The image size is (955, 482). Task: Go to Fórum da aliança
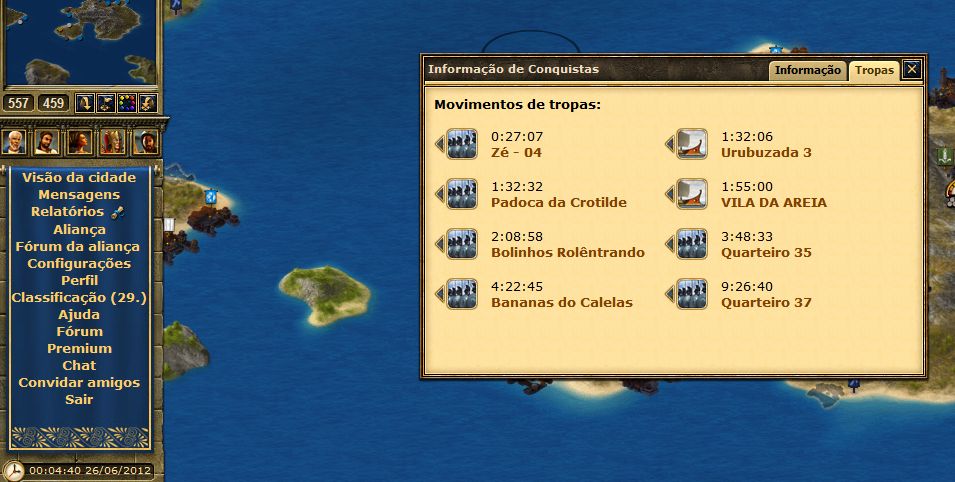click(x=79, y=246)
